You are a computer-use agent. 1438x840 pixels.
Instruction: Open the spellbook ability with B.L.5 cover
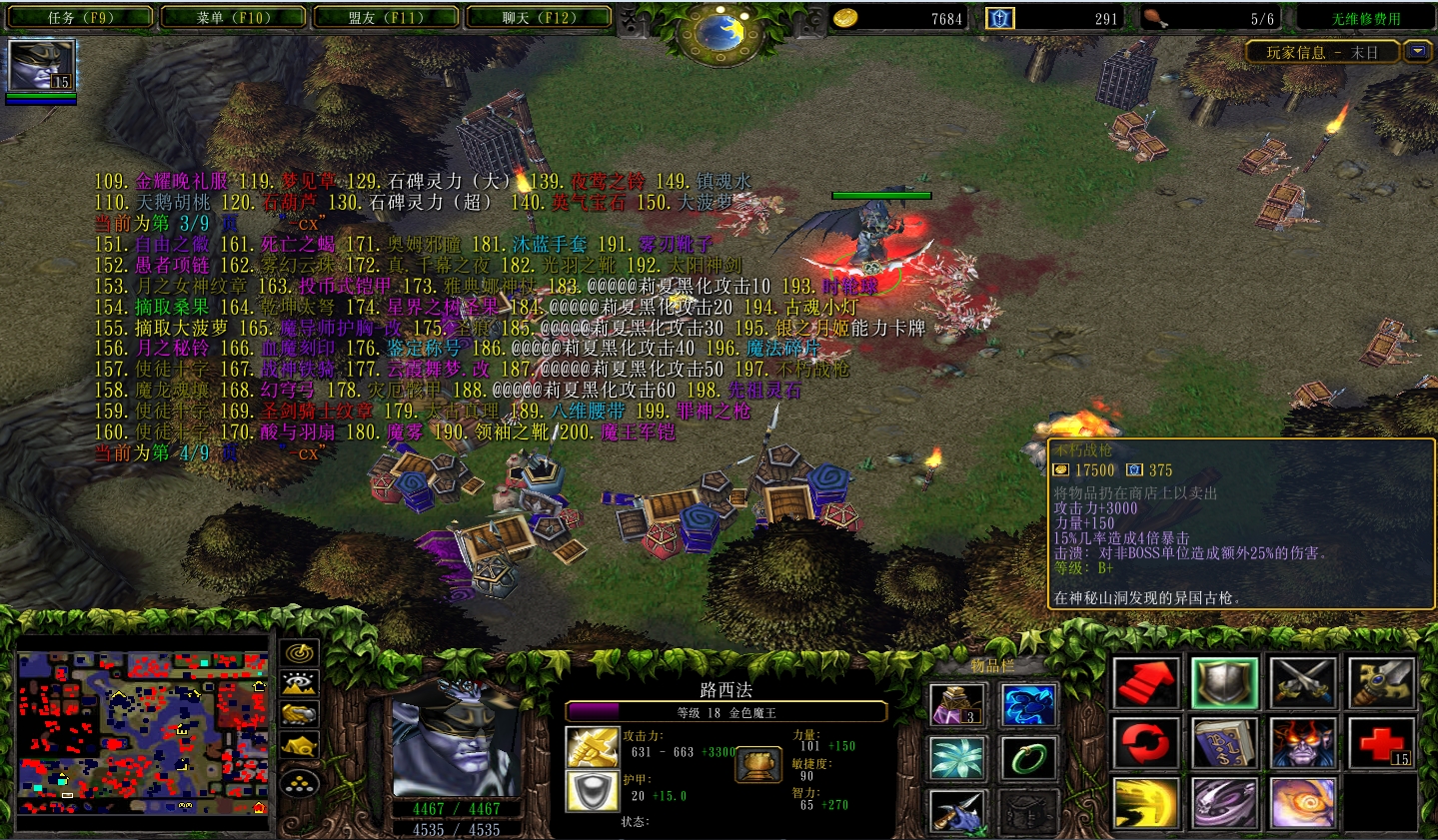[1222, 744]
